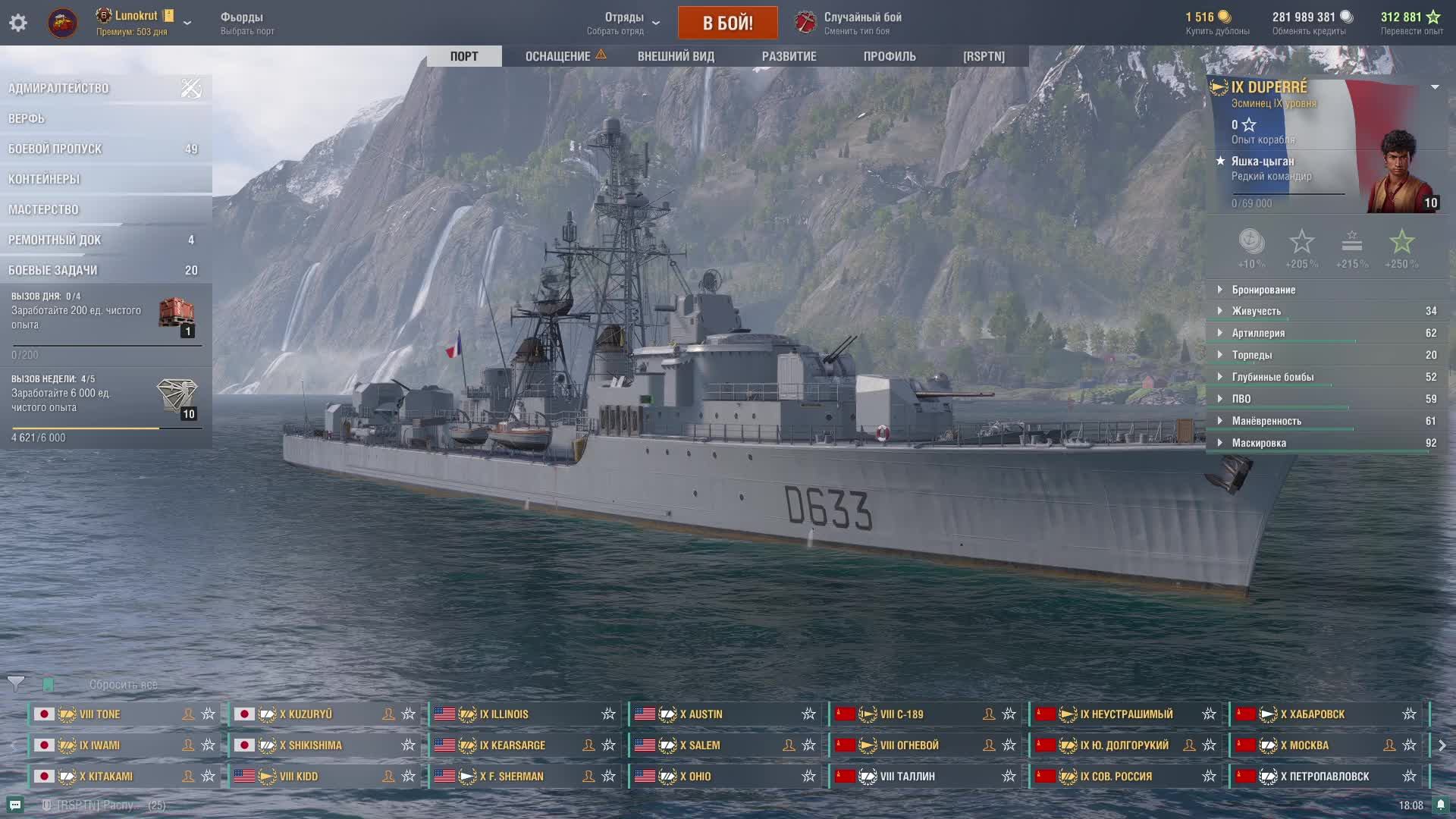Open the АДМИРАЛТЕЙСТВО menu entry
The height and width of the screenshot is (819, 1456).
tap(58, 88)
